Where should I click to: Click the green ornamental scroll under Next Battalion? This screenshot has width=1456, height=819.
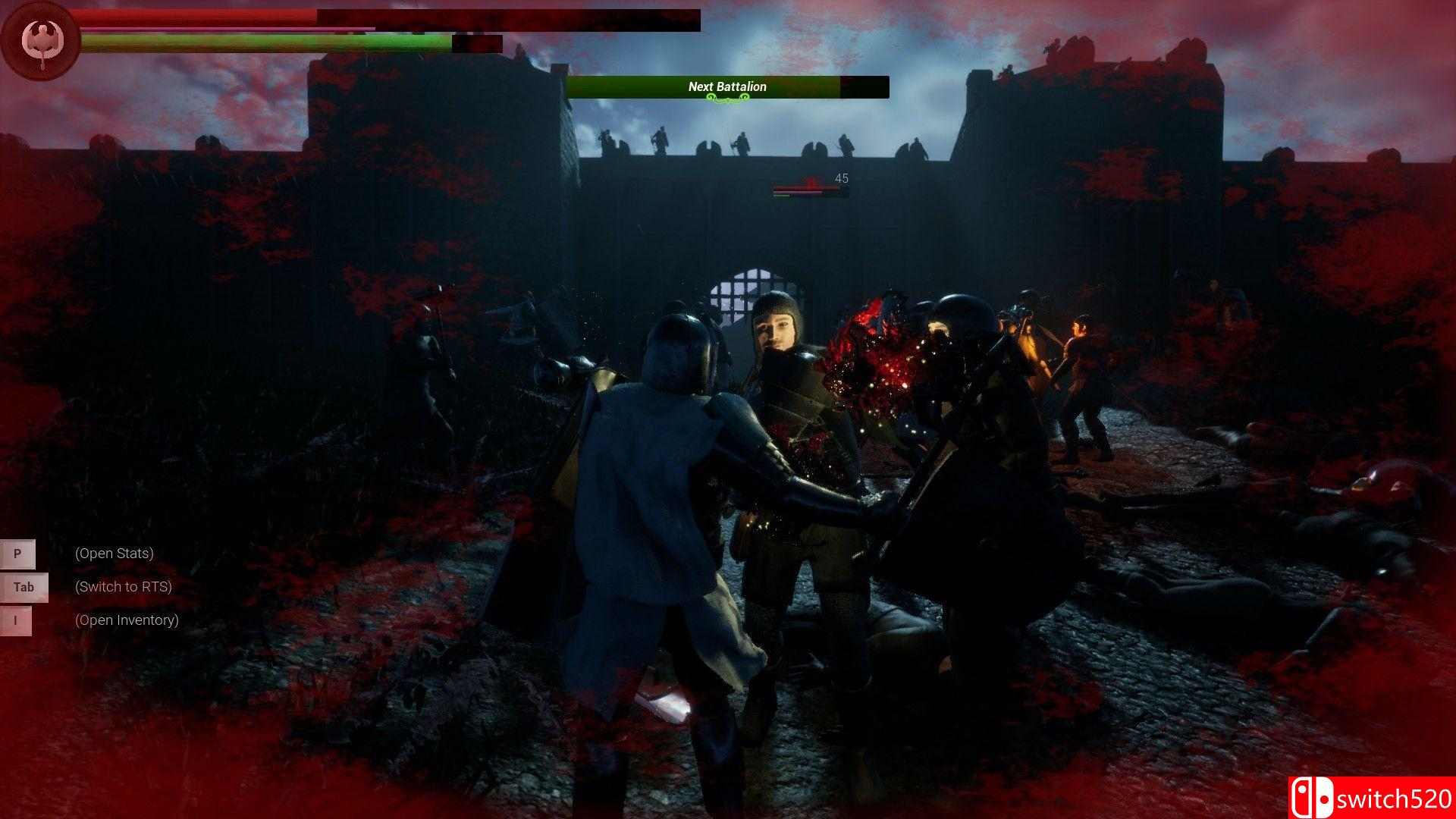click(726, 100)
